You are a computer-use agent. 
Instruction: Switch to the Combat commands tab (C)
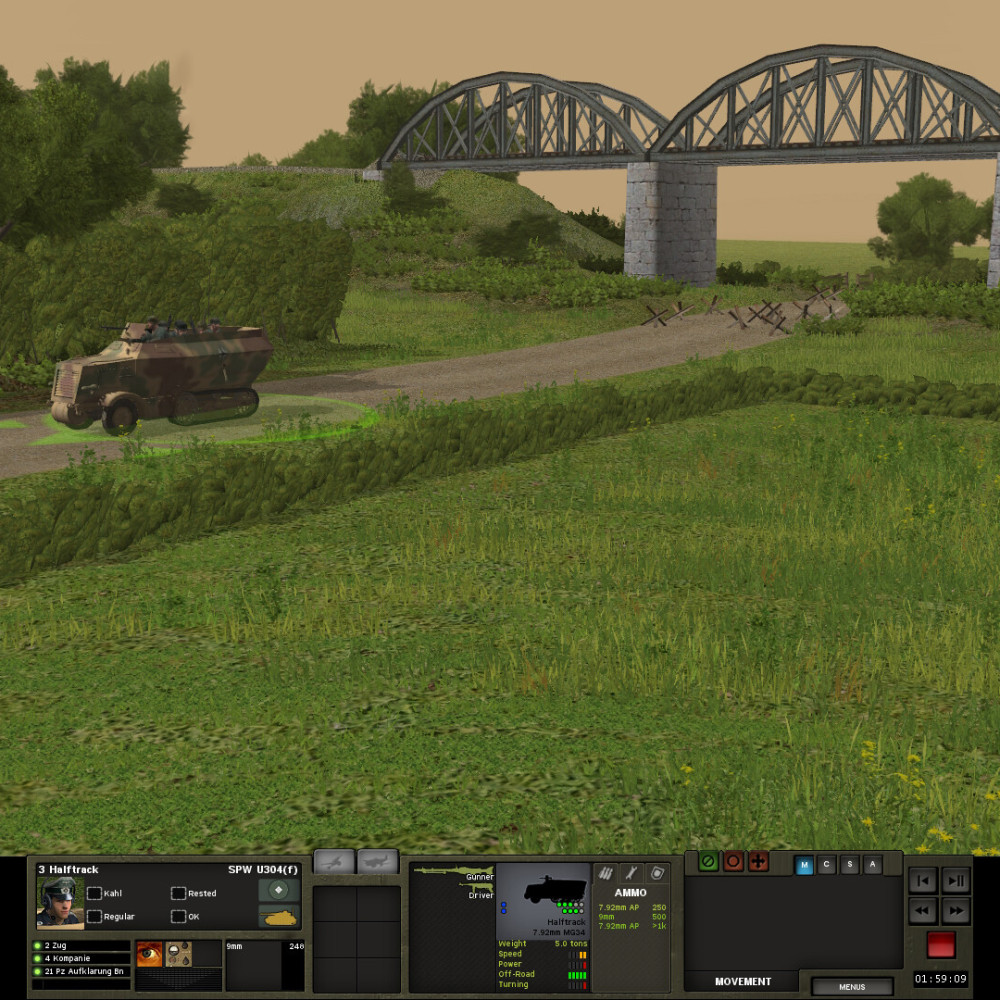(x=827, y=866)
